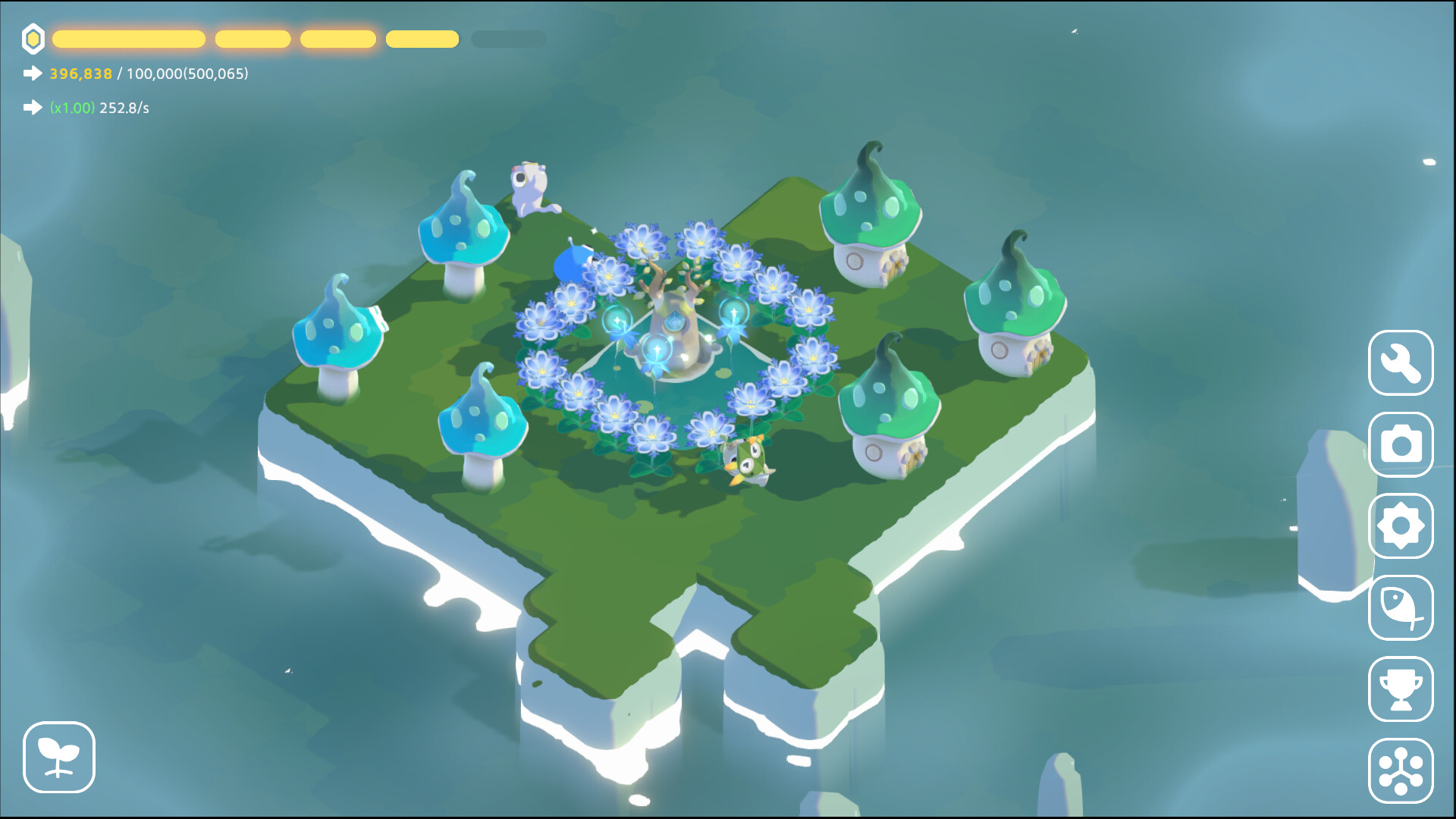The height and width of the screenshot is (819, 1456).
Task: Click the arrow beside the 396,838 counter
Action: click(31, 74)
